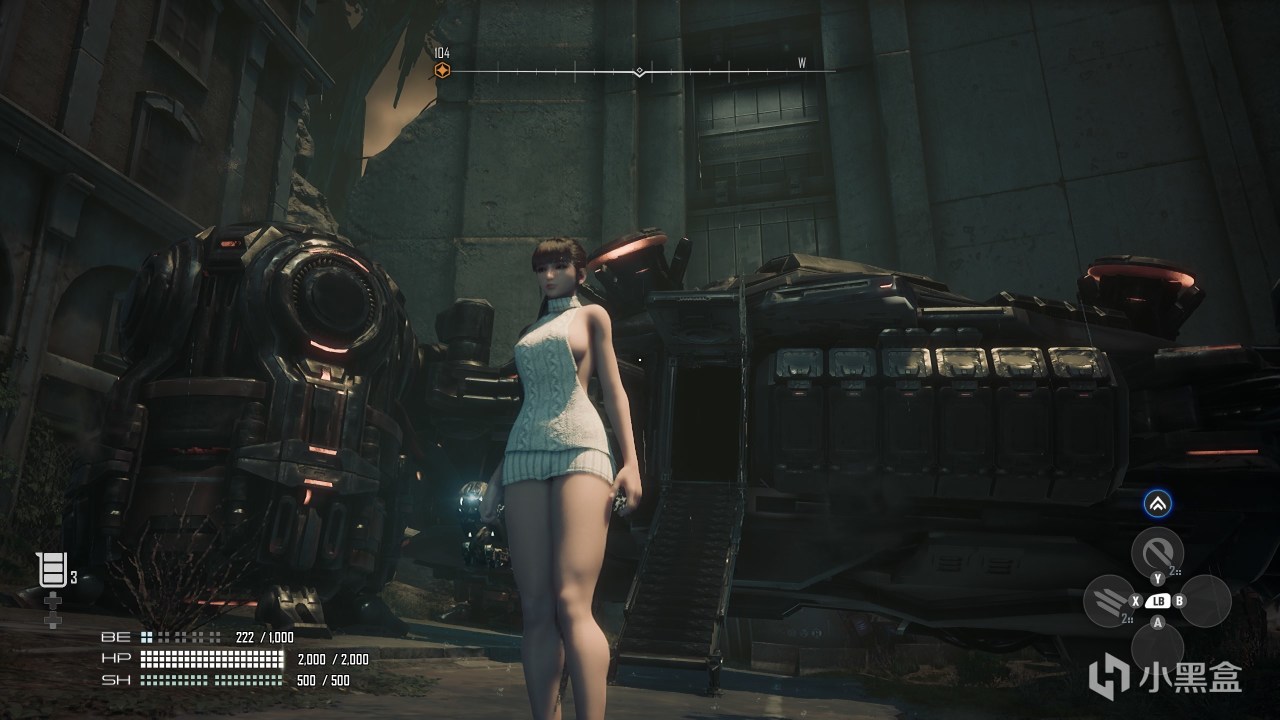Activate the blue double-chevron icon
Viewport: 1280px width, 720px height.
[x=1158, y=505]
